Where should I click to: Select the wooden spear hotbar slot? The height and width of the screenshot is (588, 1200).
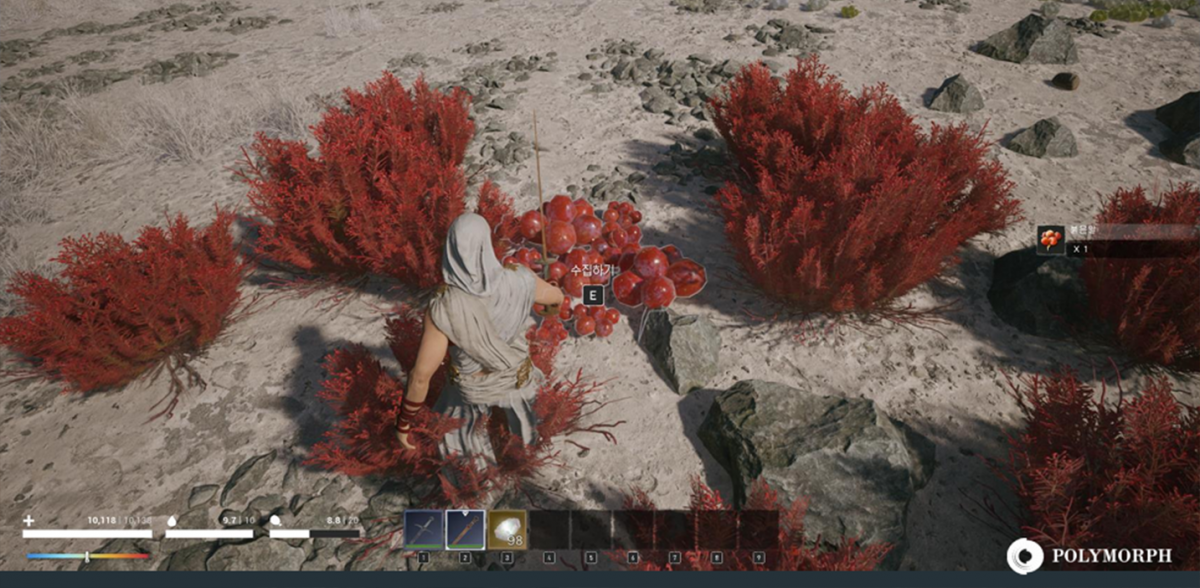click(x=465, y=530)
